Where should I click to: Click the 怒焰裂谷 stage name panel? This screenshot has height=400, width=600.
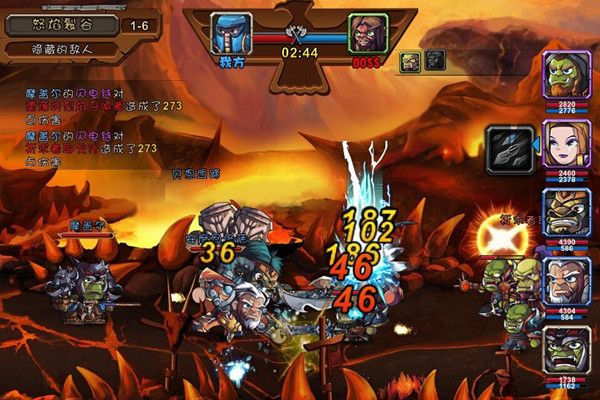[x=60, y=24]
